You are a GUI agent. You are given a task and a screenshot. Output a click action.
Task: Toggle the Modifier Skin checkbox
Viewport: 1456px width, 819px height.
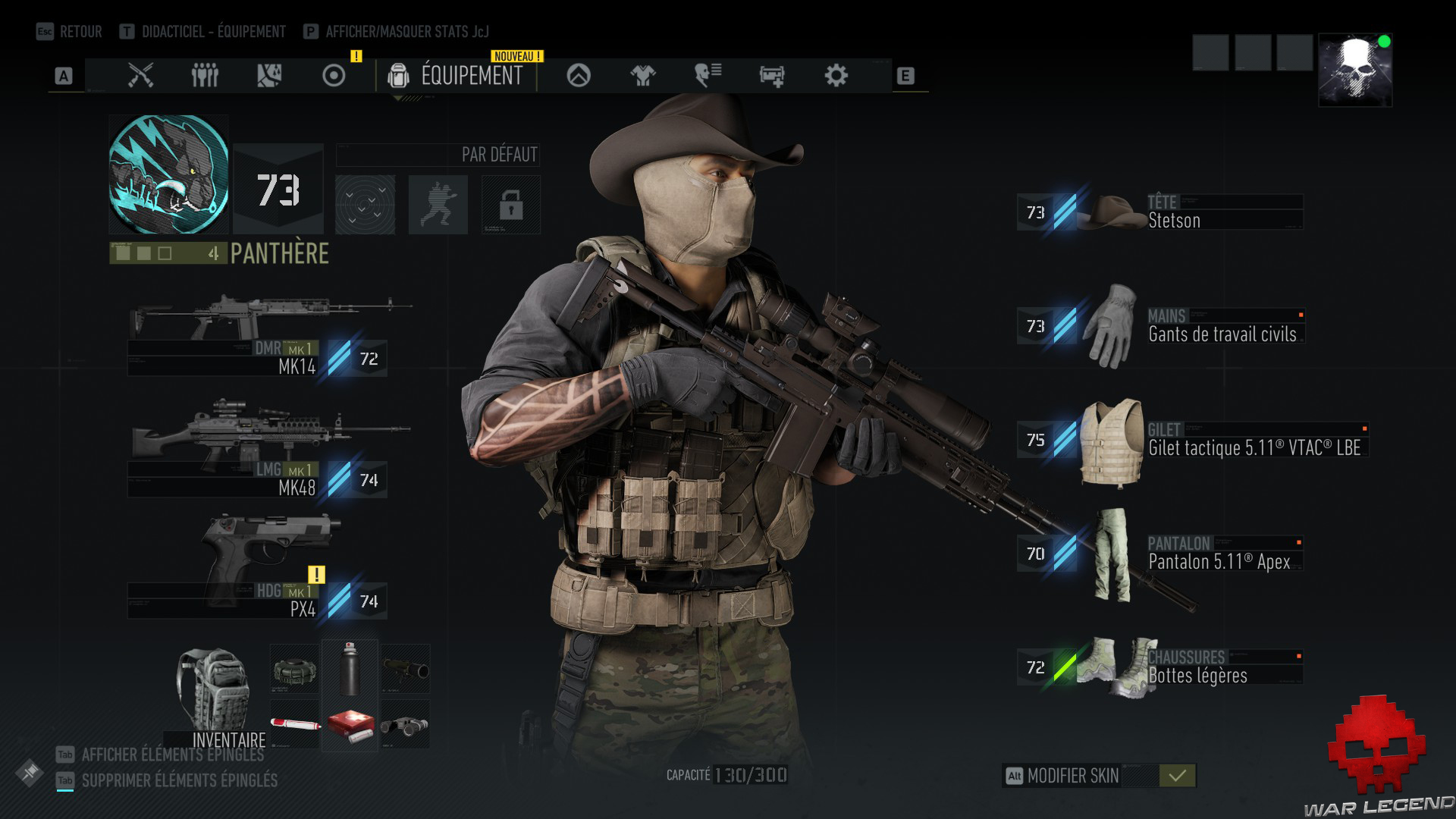[x=1177, y=776]
